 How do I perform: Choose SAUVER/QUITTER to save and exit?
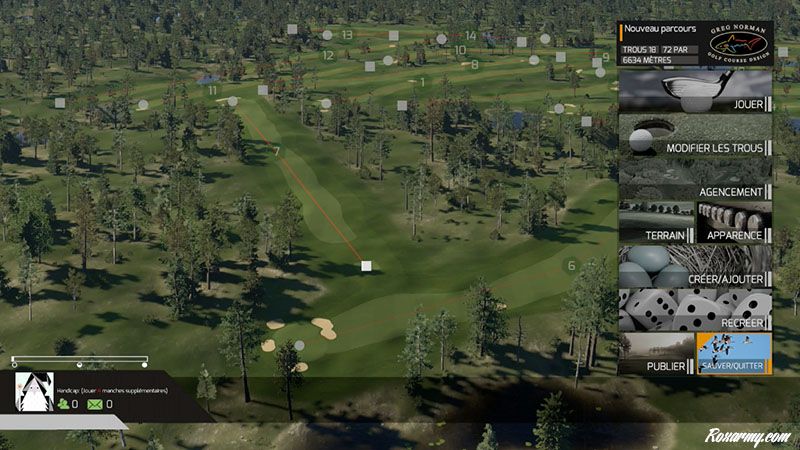(x=734, y=354)
